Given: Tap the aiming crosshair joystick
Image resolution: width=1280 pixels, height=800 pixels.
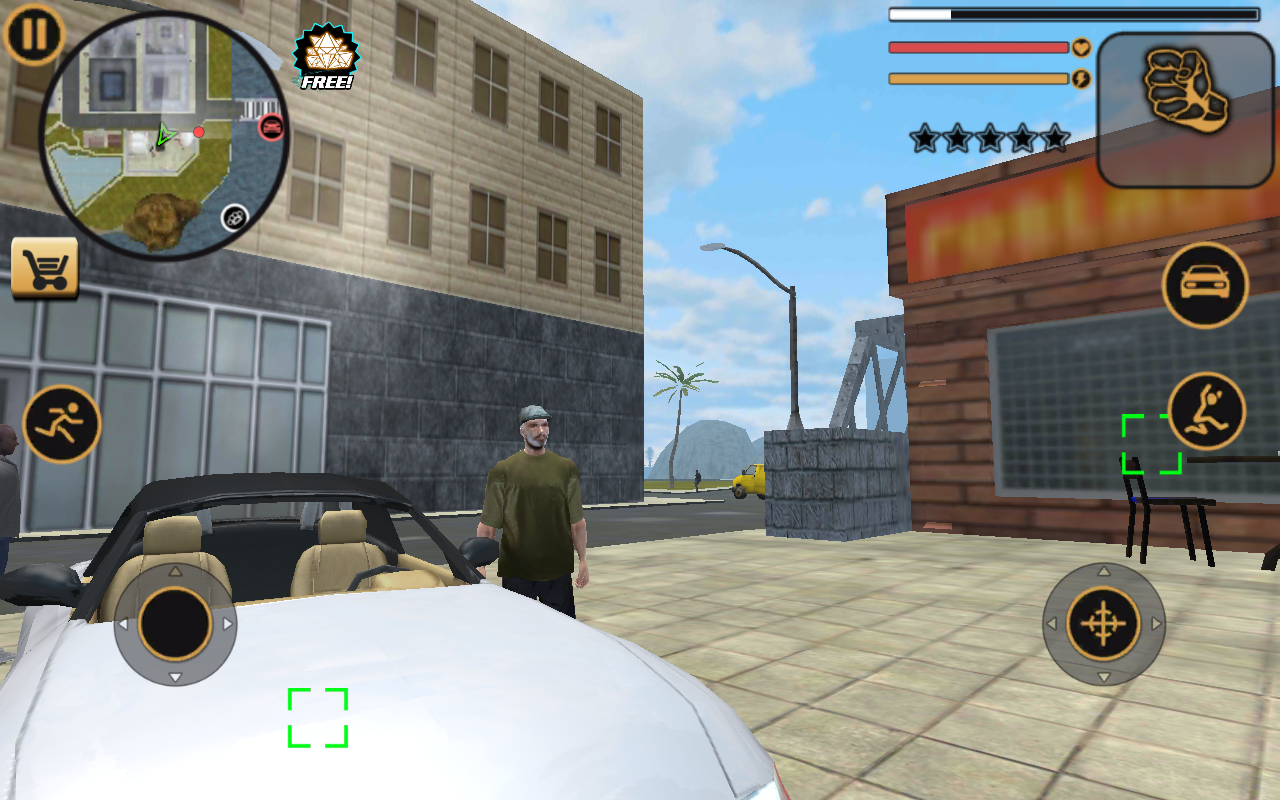Looking at the screenshot, I should tap(1104, 624).
